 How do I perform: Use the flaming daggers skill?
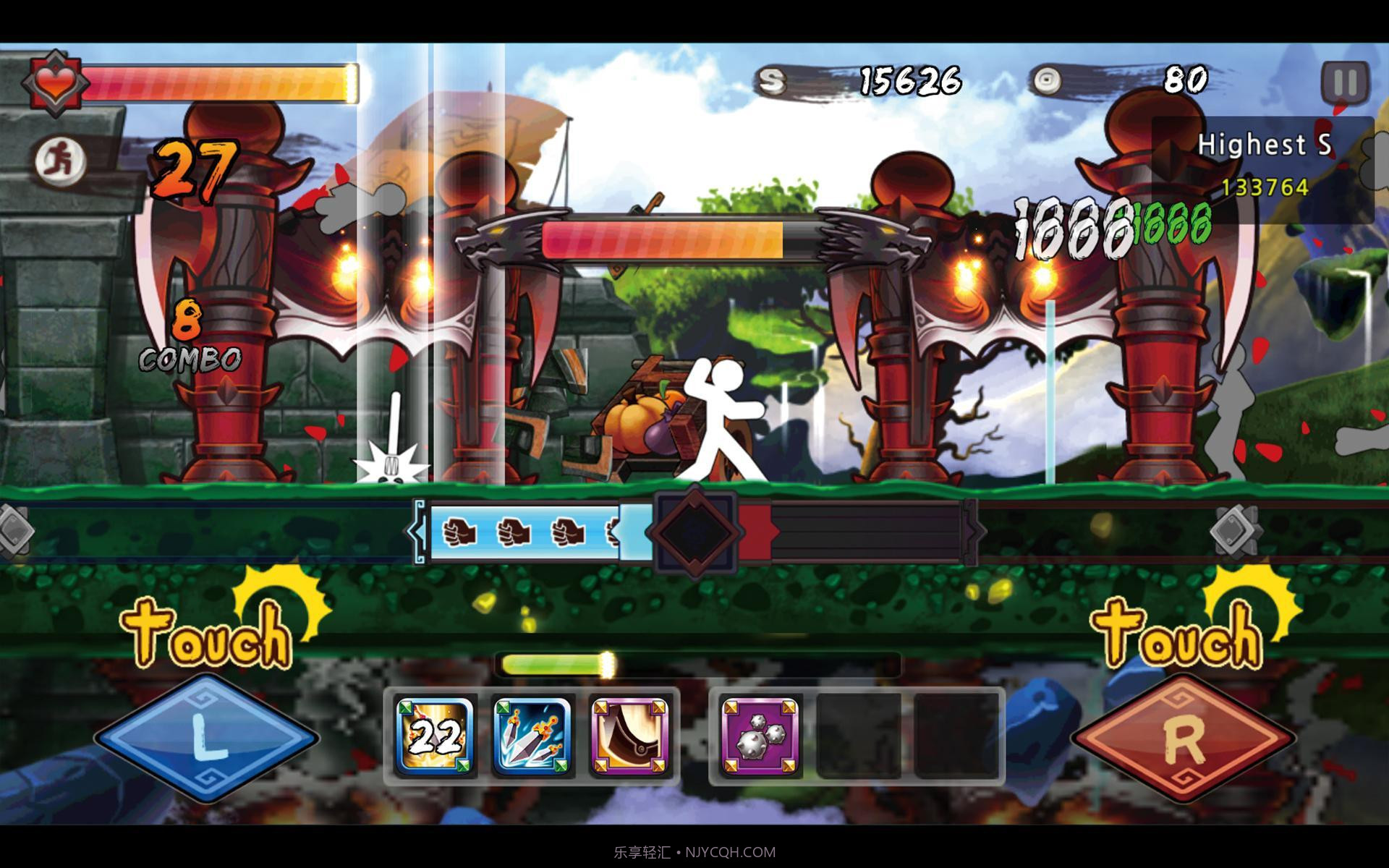point(532,736)
